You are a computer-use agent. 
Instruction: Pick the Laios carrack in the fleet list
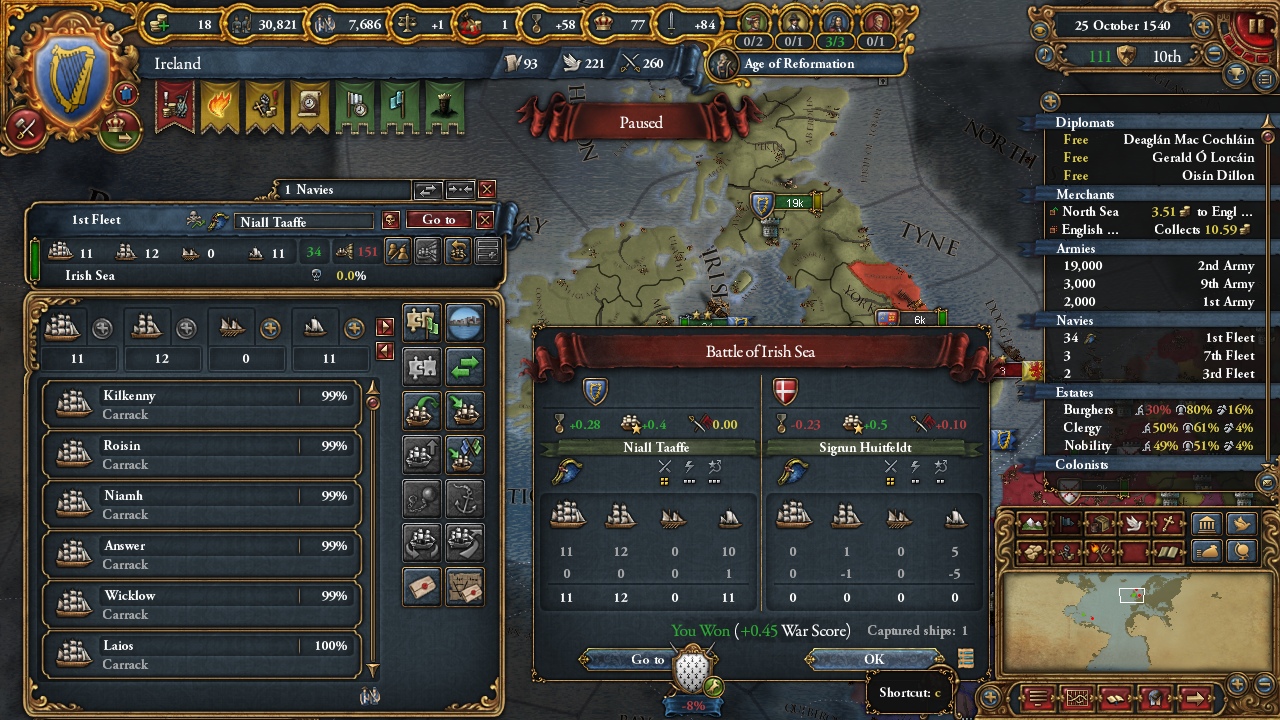tap(201, 655)
